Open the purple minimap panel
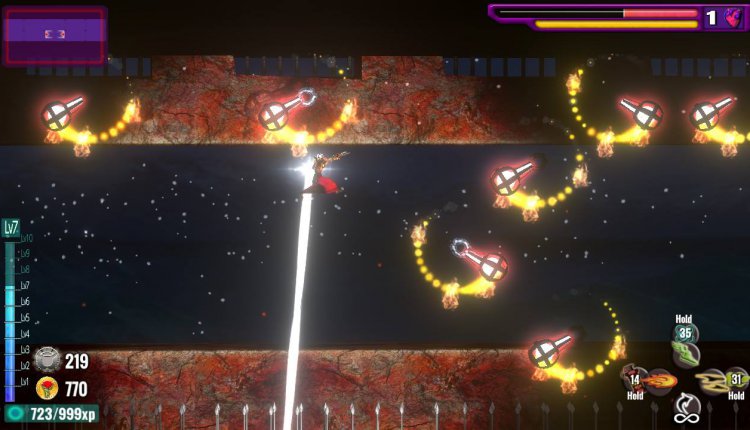 tap(54, 35)
